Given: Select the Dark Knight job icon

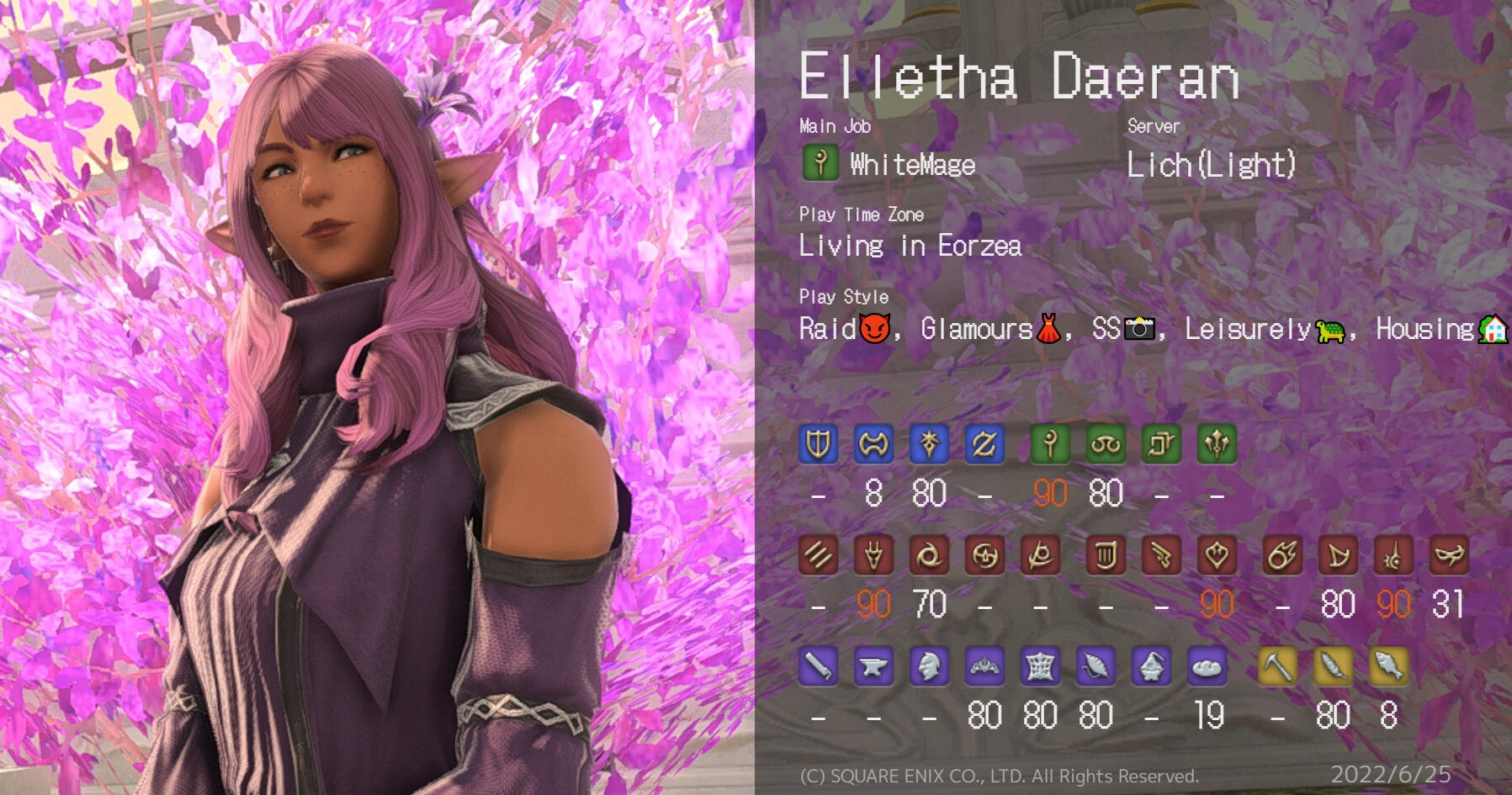Looking at the screenshot, I should (x=929, y=444).
